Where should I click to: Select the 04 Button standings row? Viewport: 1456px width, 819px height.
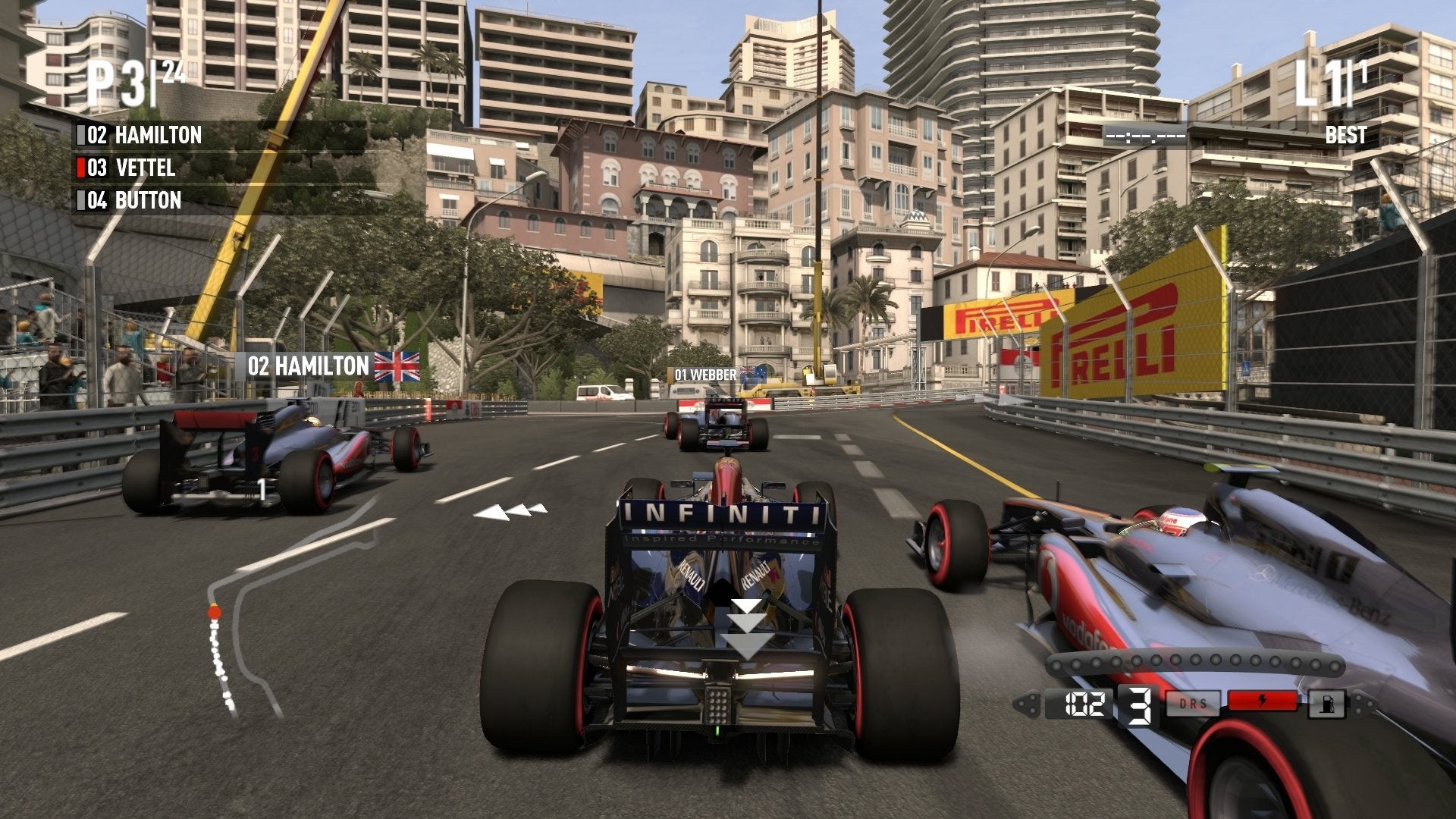pyautogui.click(x=134, y=201)
